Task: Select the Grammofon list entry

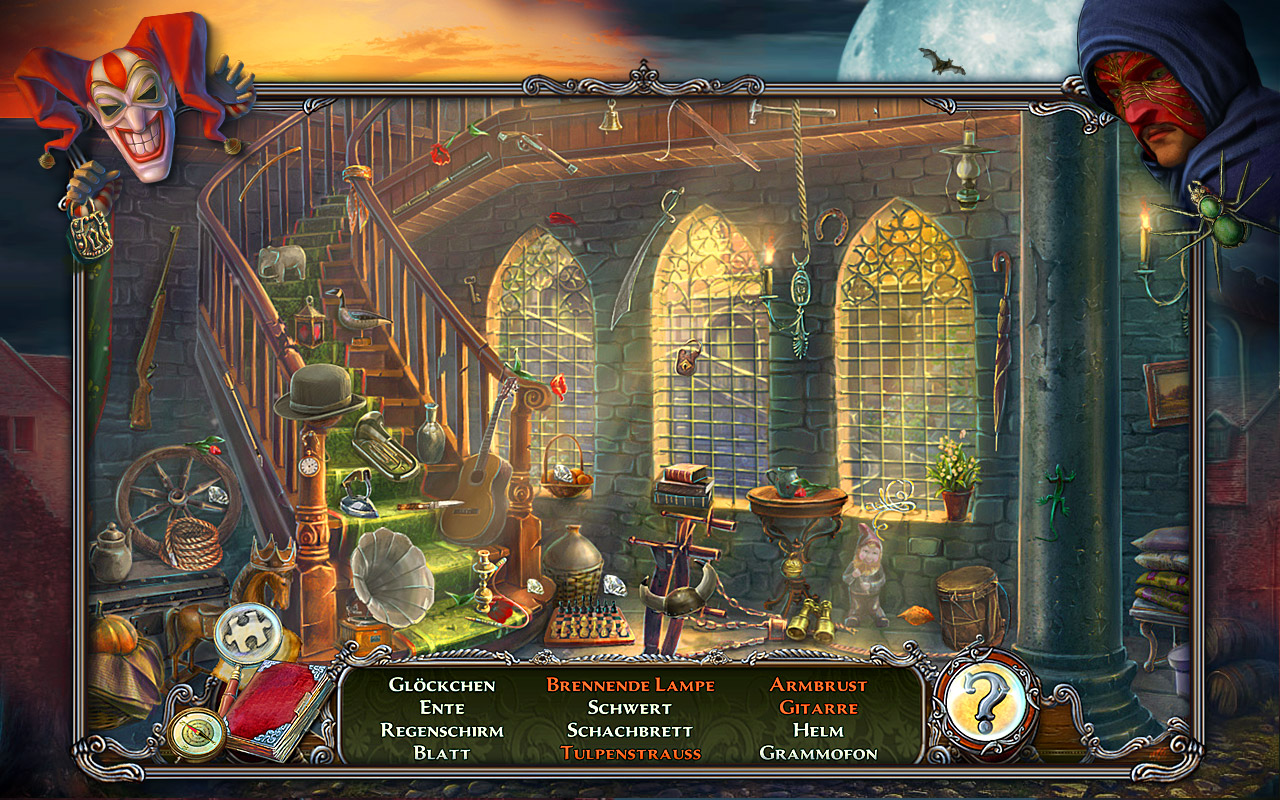Action: pyautogui.click(x=818, y=753)
